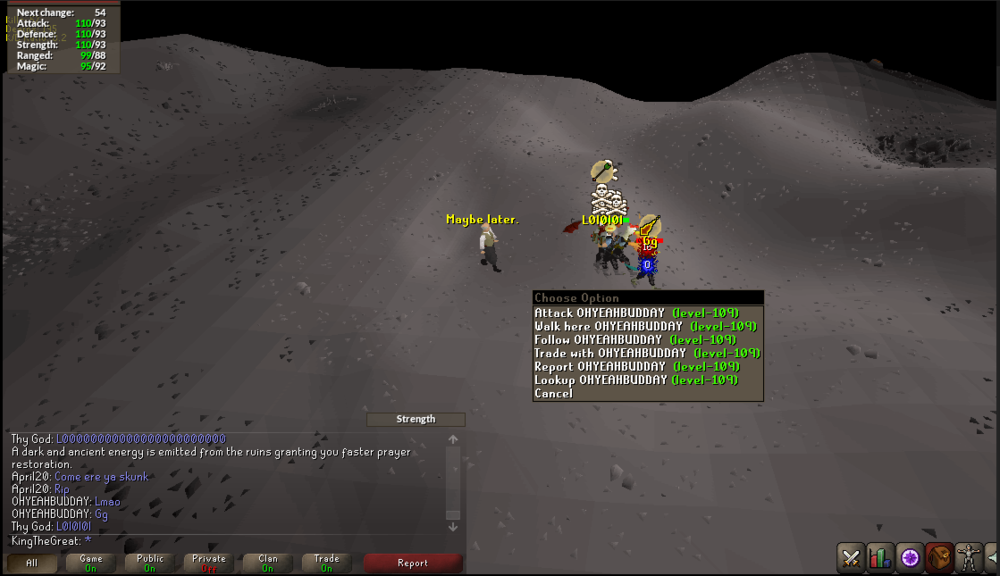The image size is (1000, 576).
Task: Open the worn equipment tab
Action: pyautogui.click(x=968, y=557)
